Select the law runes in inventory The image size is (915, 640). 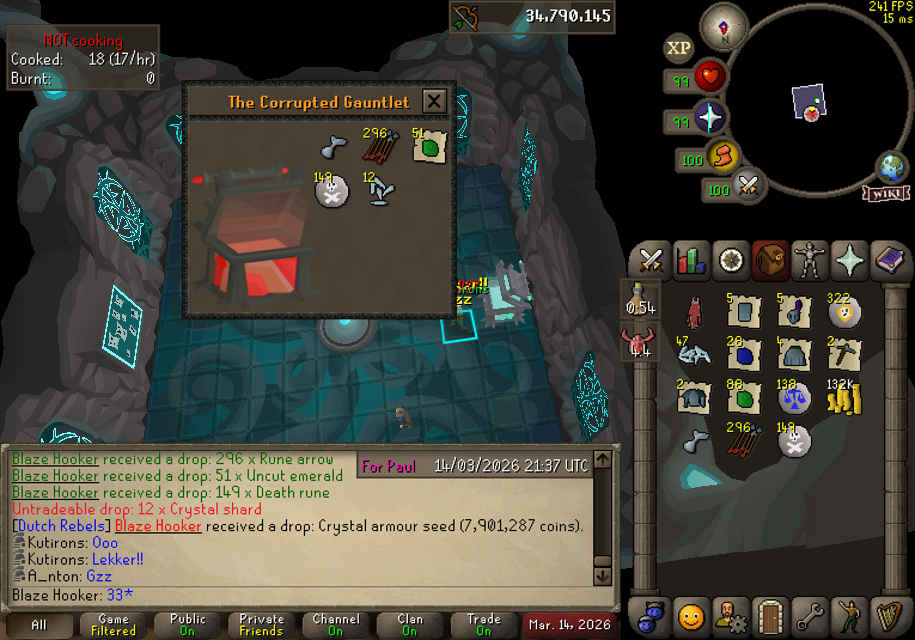[795, 399]
